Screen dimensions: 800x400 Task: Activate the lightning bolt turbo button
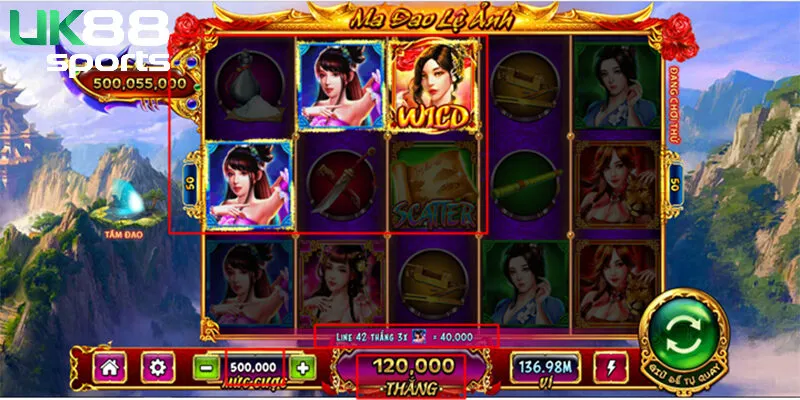pos(609,367)
